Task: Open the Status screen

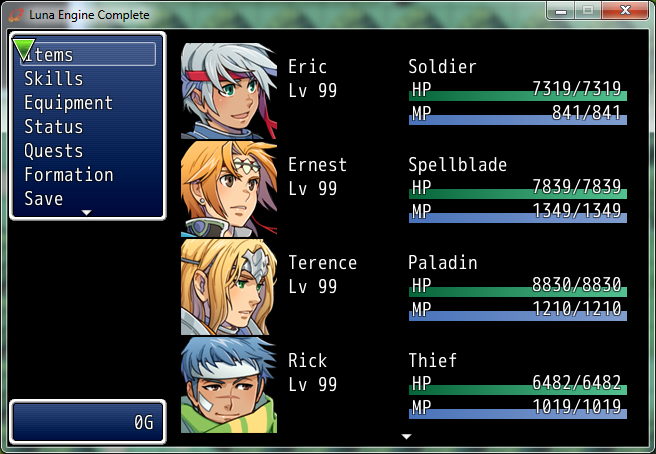Action: [x=54, y=127]
